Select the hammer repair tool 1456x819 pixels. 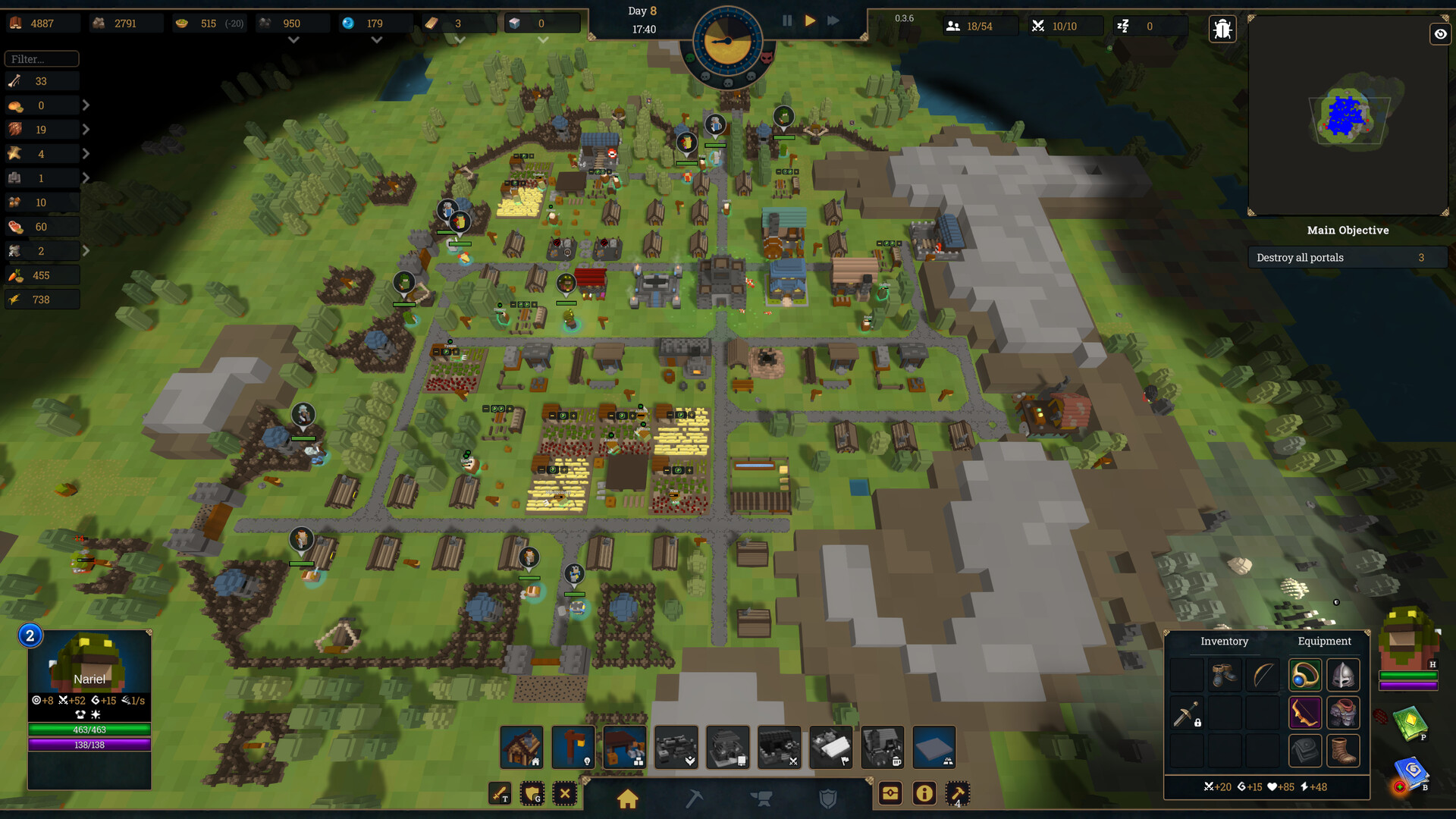tap(955, 794)
